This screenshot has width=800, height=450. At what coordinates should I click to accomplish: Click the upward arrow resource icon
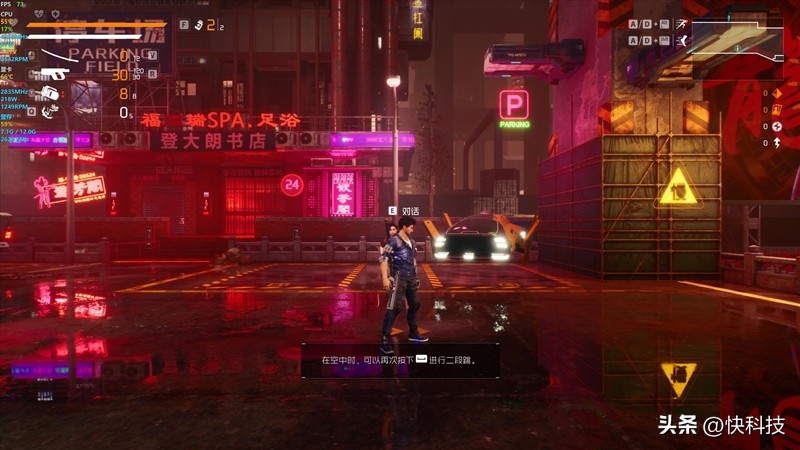click(777, 142)
